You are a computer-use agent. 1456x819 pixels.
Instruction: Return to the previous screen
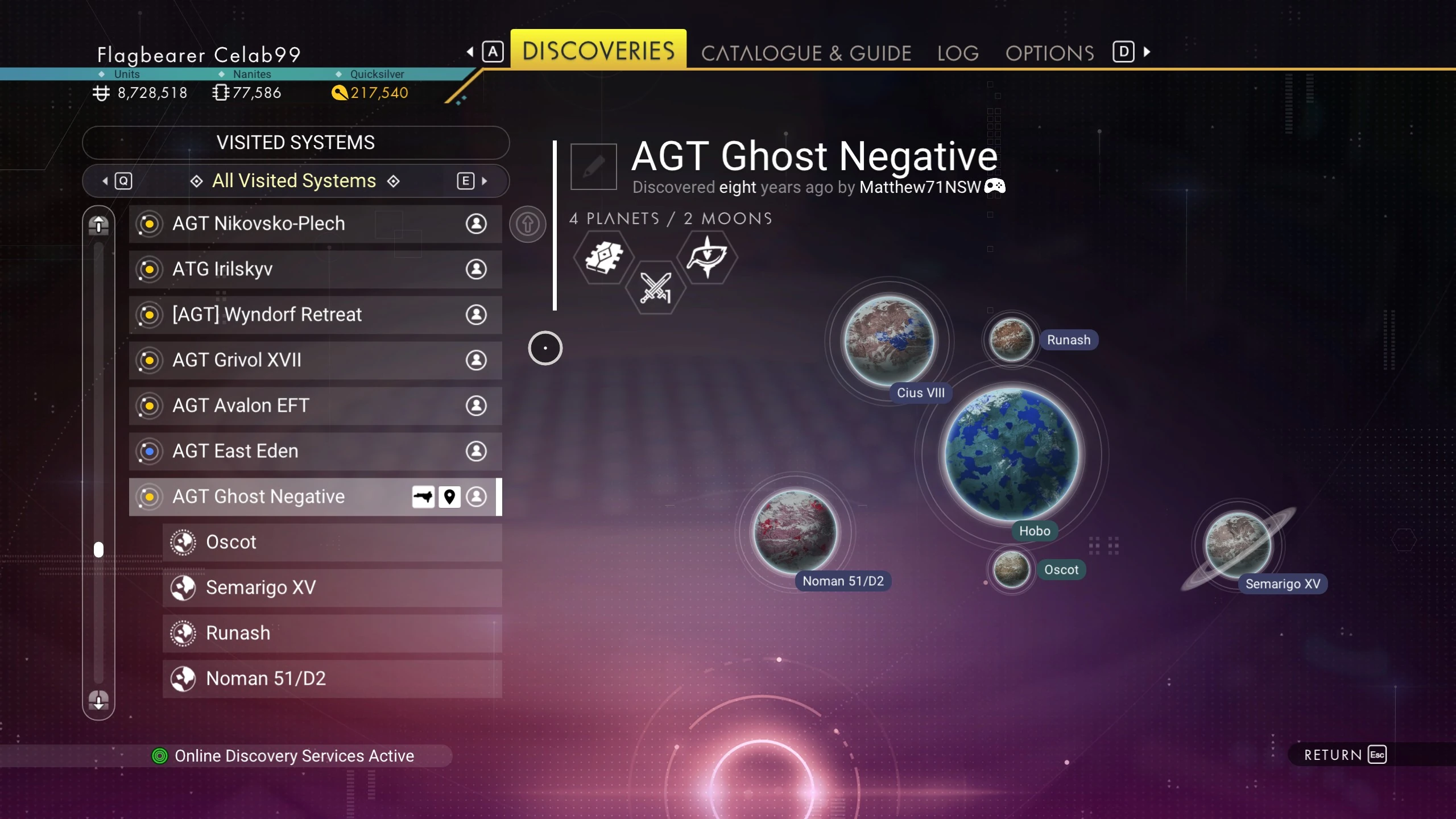tap(1345, 755)
